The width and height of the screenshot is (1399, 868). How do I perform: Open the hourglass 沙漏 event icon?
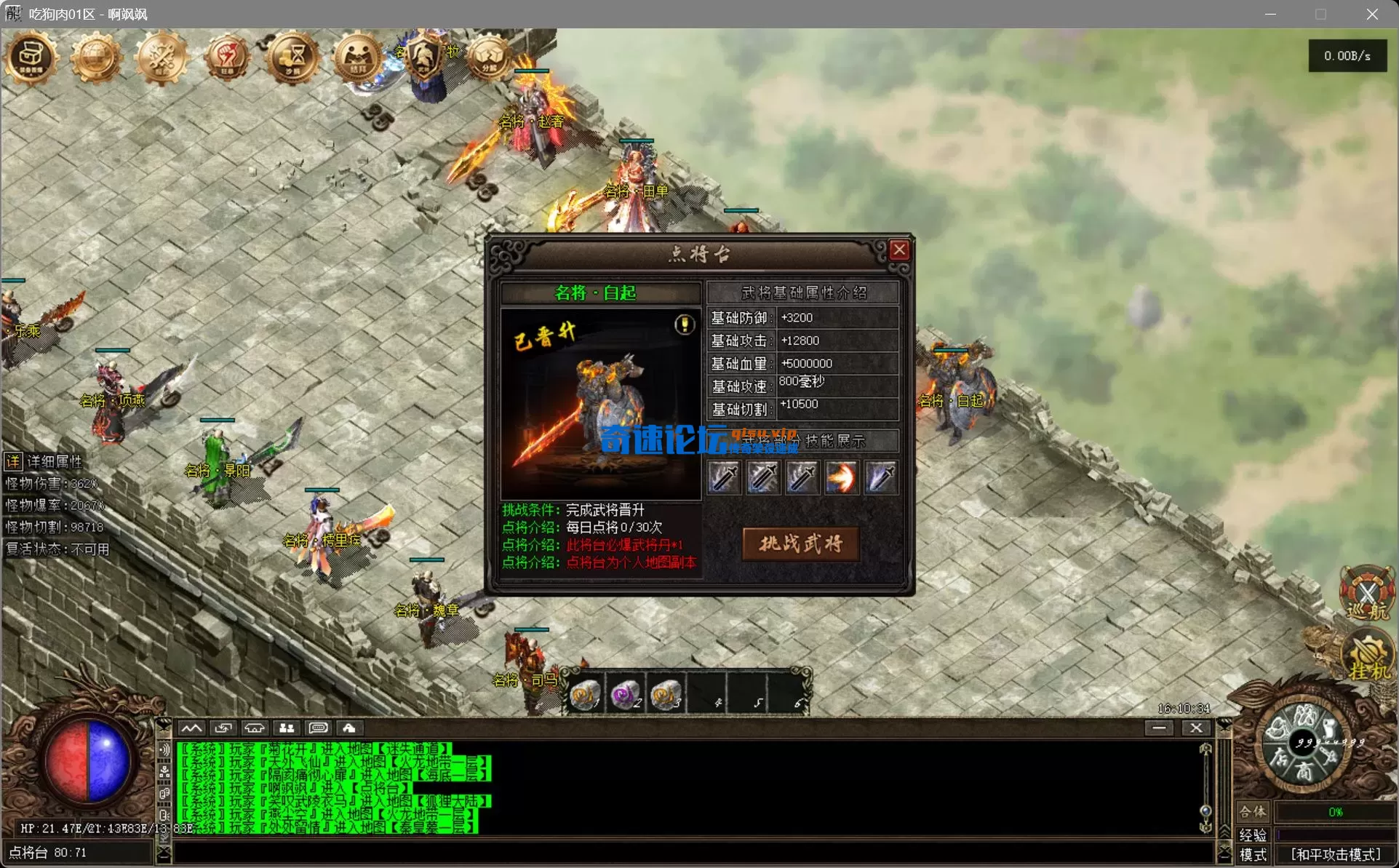[291, 57]
